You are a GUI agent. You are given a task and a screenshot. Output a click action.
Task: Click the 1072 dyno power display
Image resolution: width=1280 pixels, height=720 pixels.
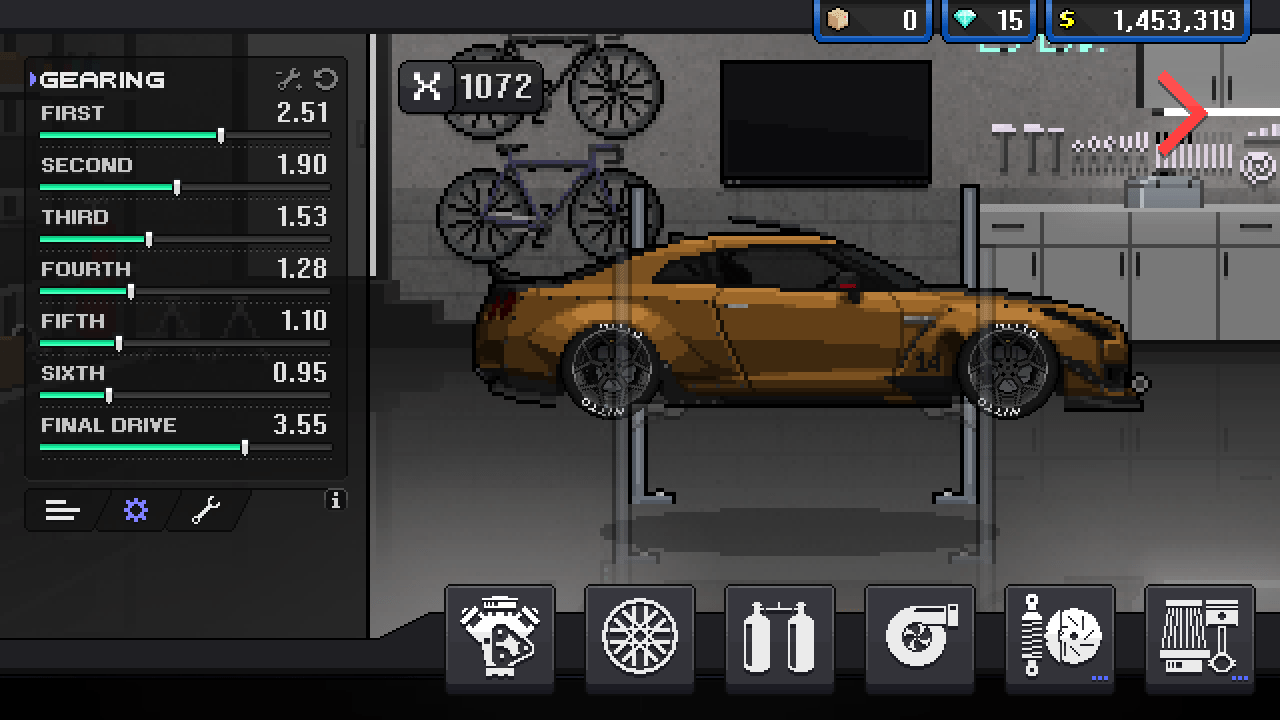[x=470, y=87]
